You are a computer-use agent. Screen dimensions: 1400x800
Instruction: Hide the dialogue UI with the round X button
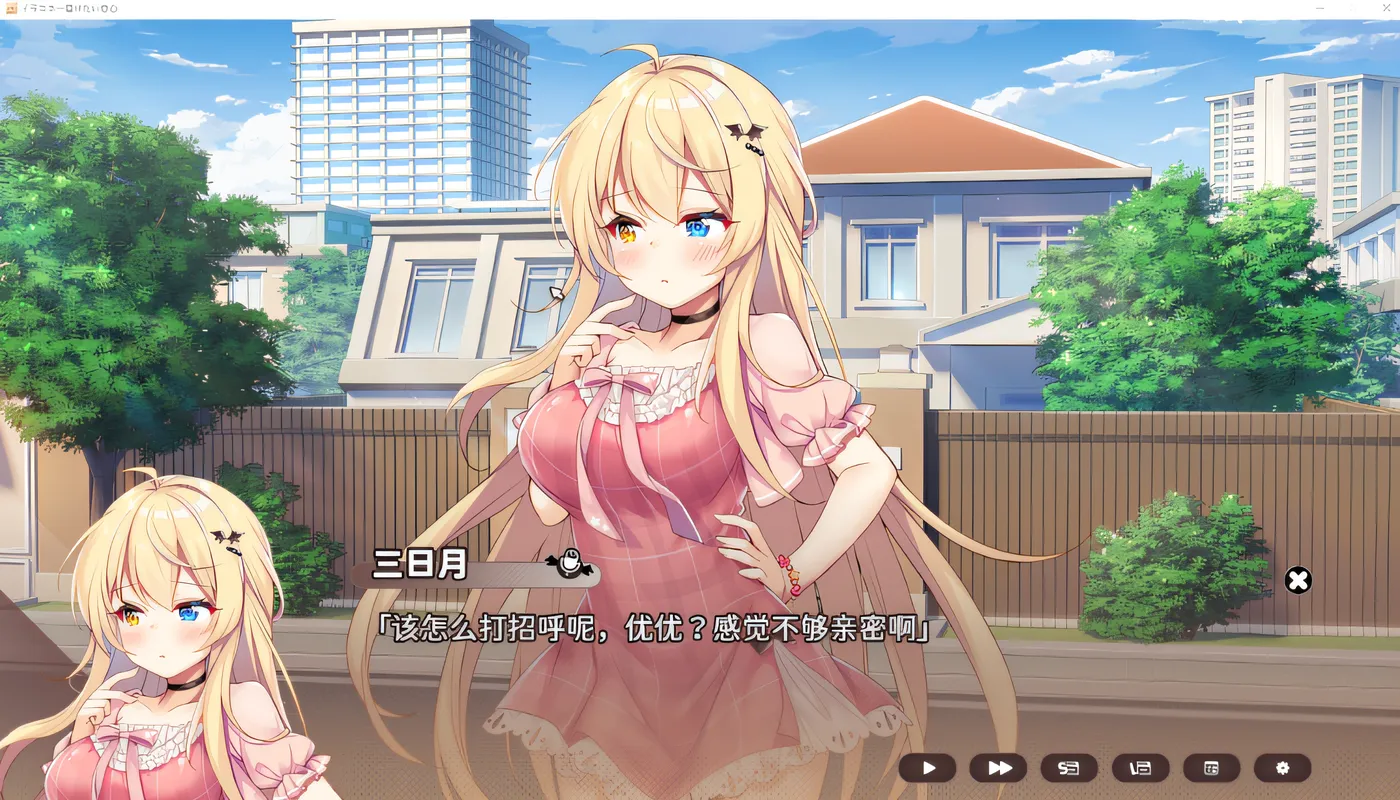1298,581
